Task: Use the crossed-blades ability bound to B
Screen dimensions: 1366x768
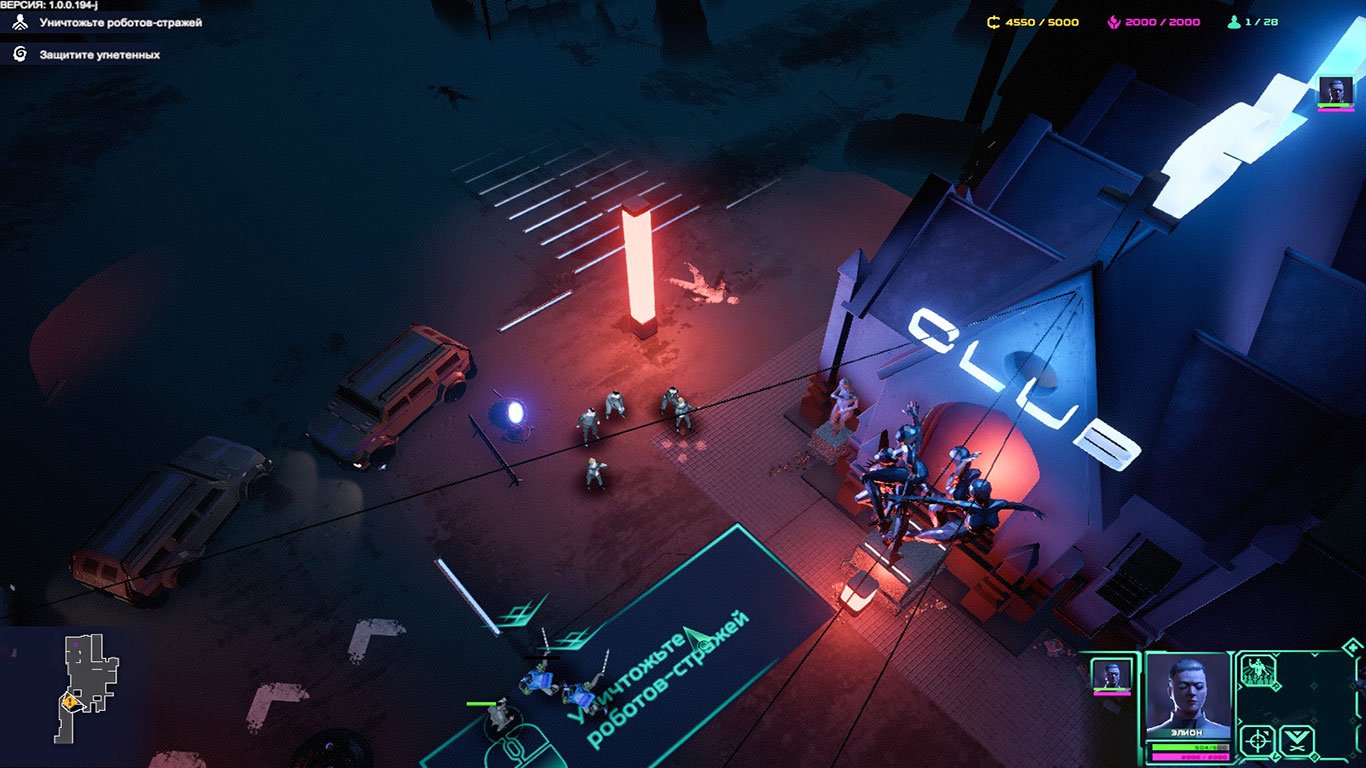Action: 1296,740
